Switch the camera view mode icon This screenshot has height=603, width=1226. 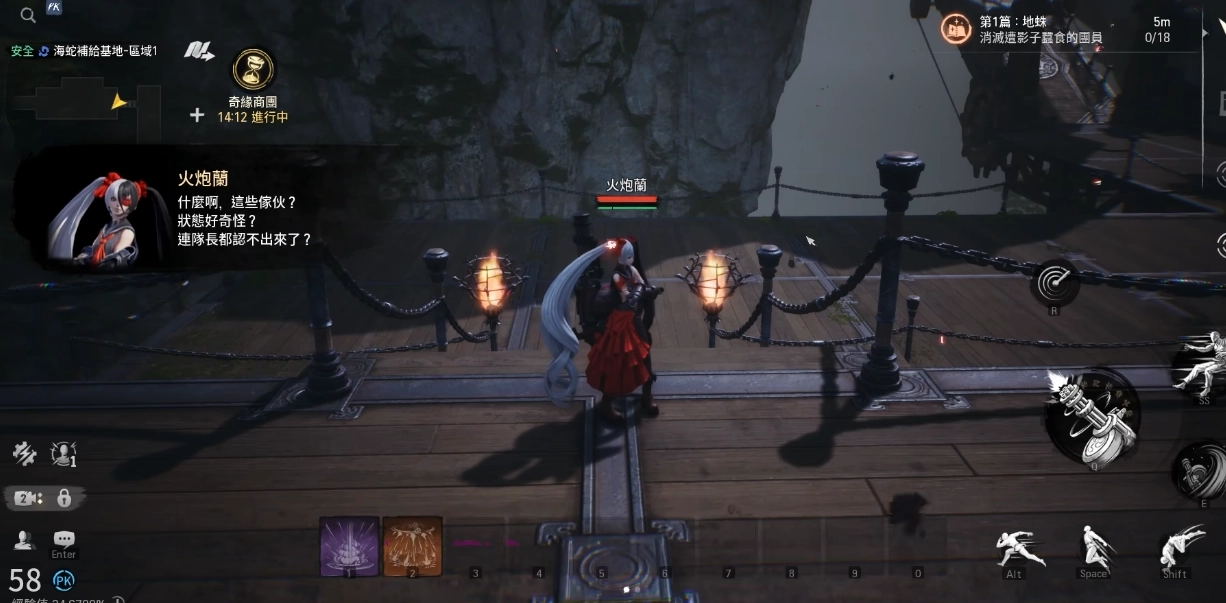pyautogui.click(x=25, y=498)
